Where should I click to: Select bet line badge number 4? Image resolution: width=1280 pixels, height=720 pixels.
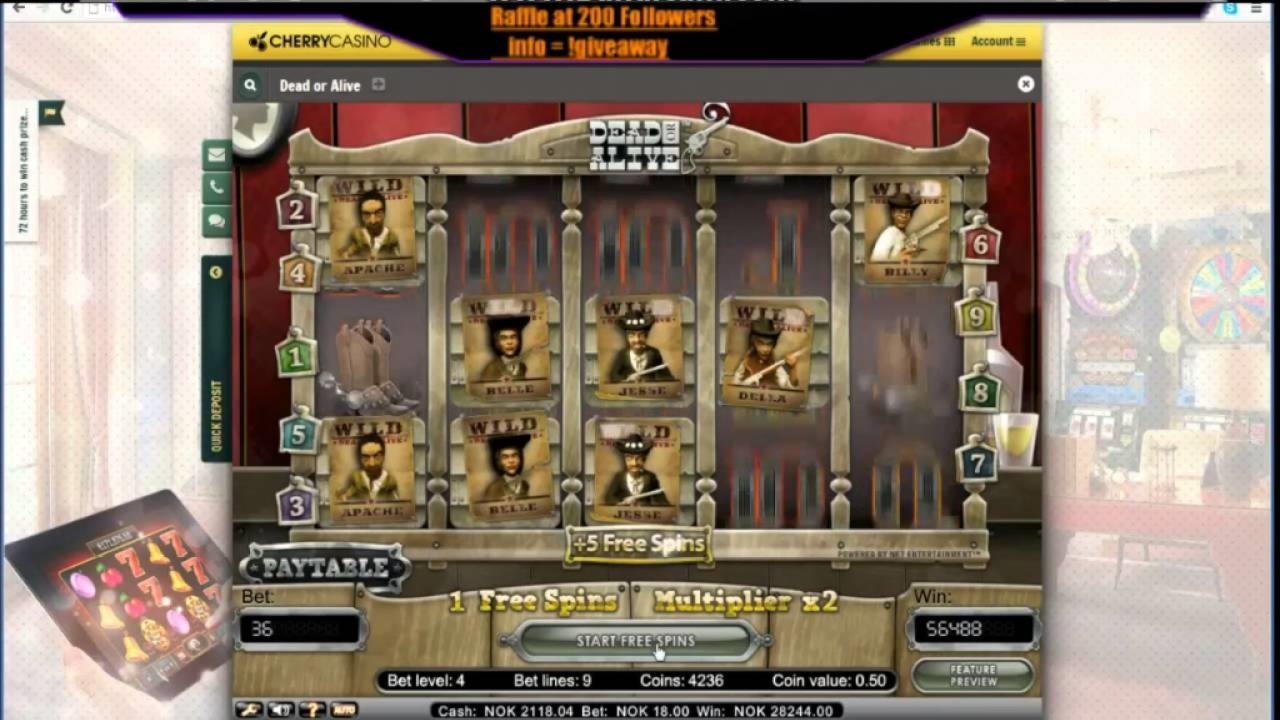click(298, 271)
